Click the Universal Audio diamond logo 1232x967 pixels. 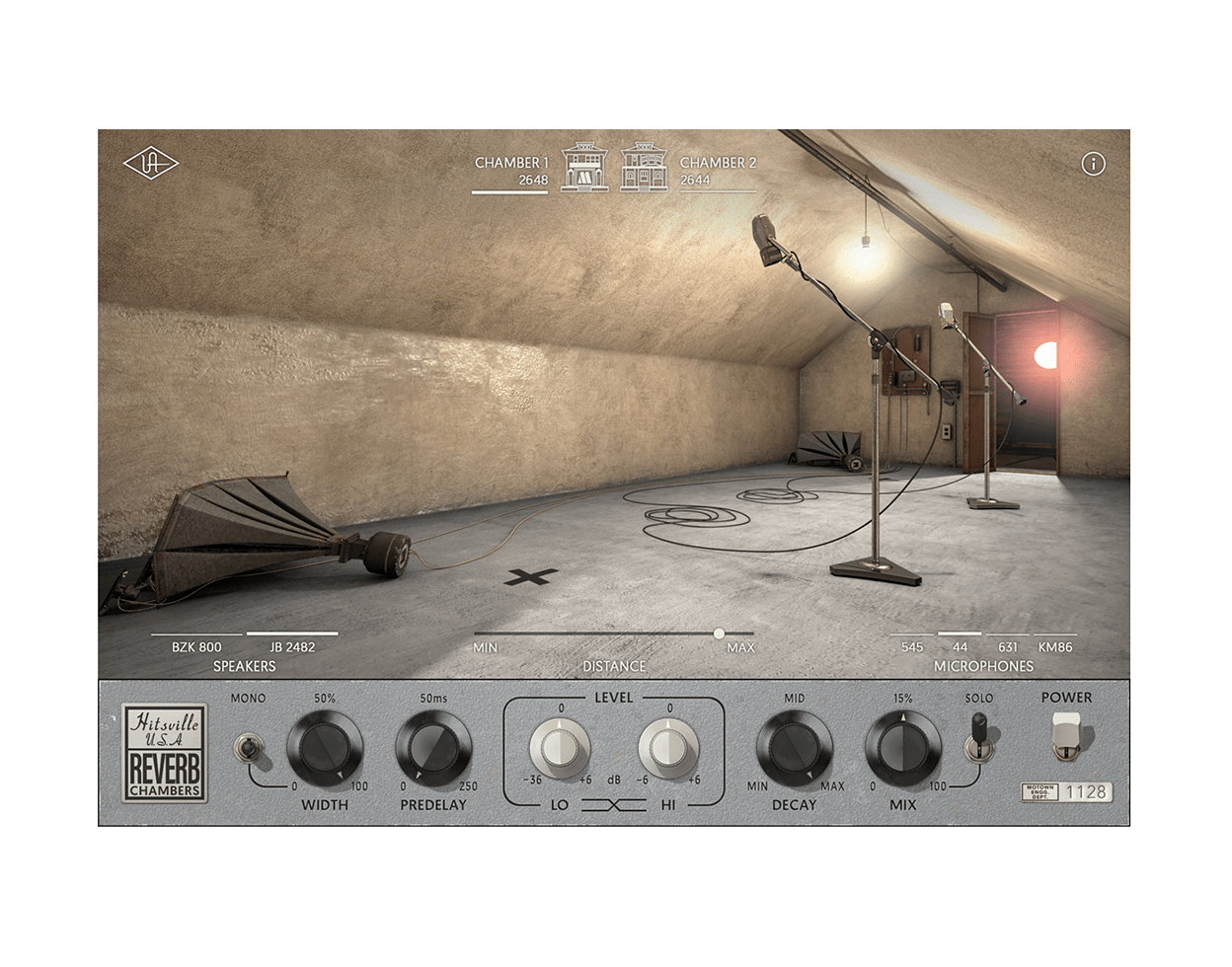click(x=150, y=164)
